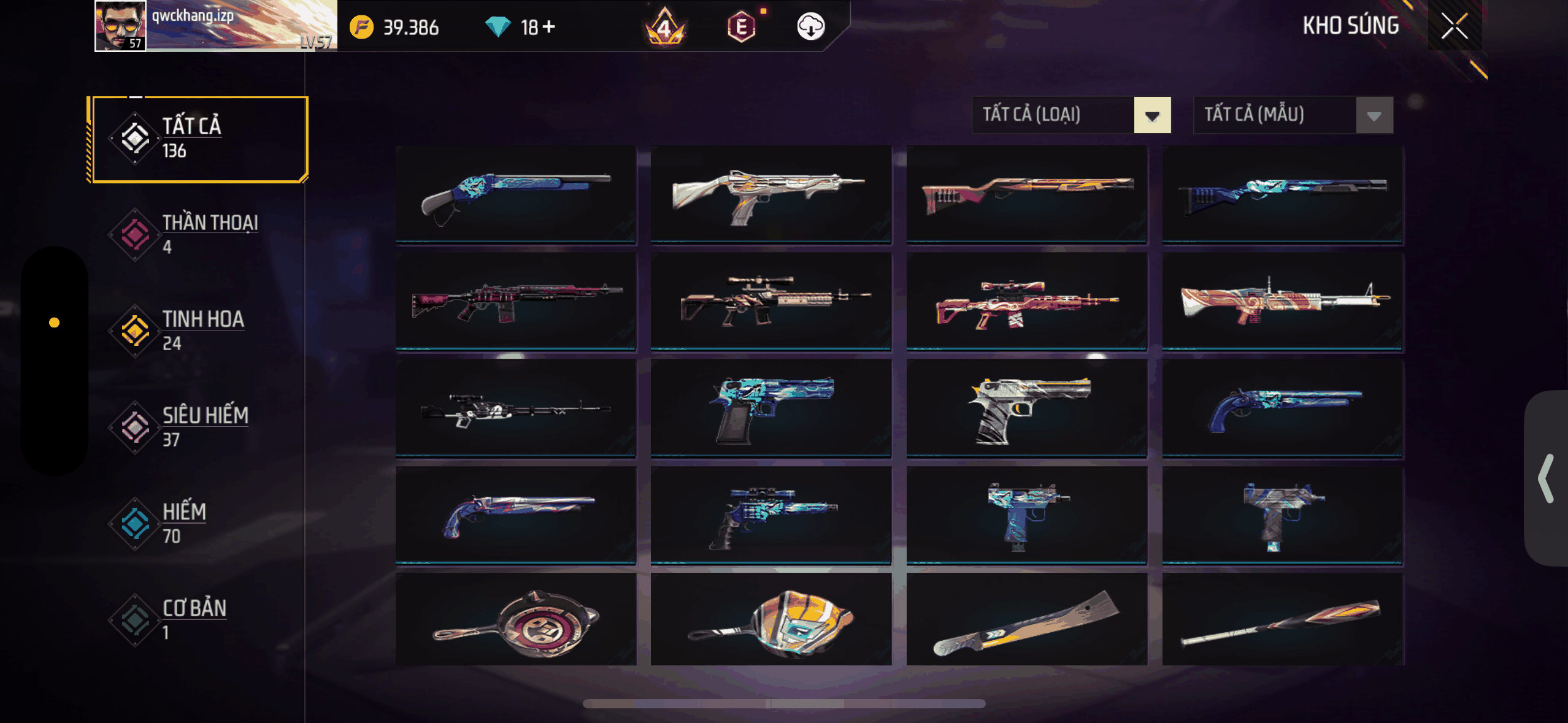
Task: Switch to the Thần Thoại rarity tab
Action: (x=198, y=234)
